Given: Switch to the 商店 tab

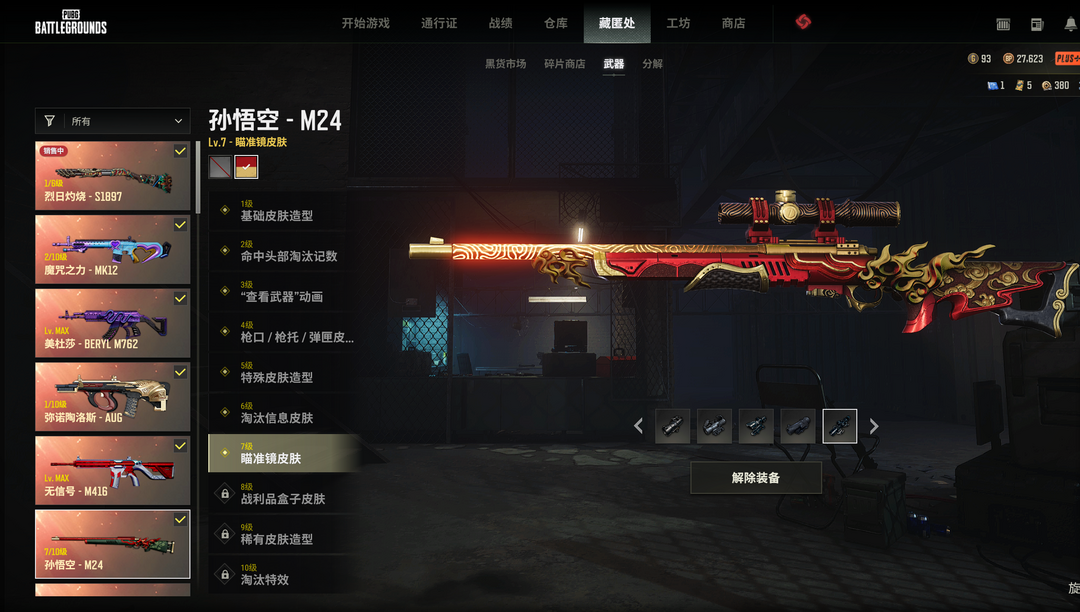Looking at the screenshot, I should (x=733, y=23).
